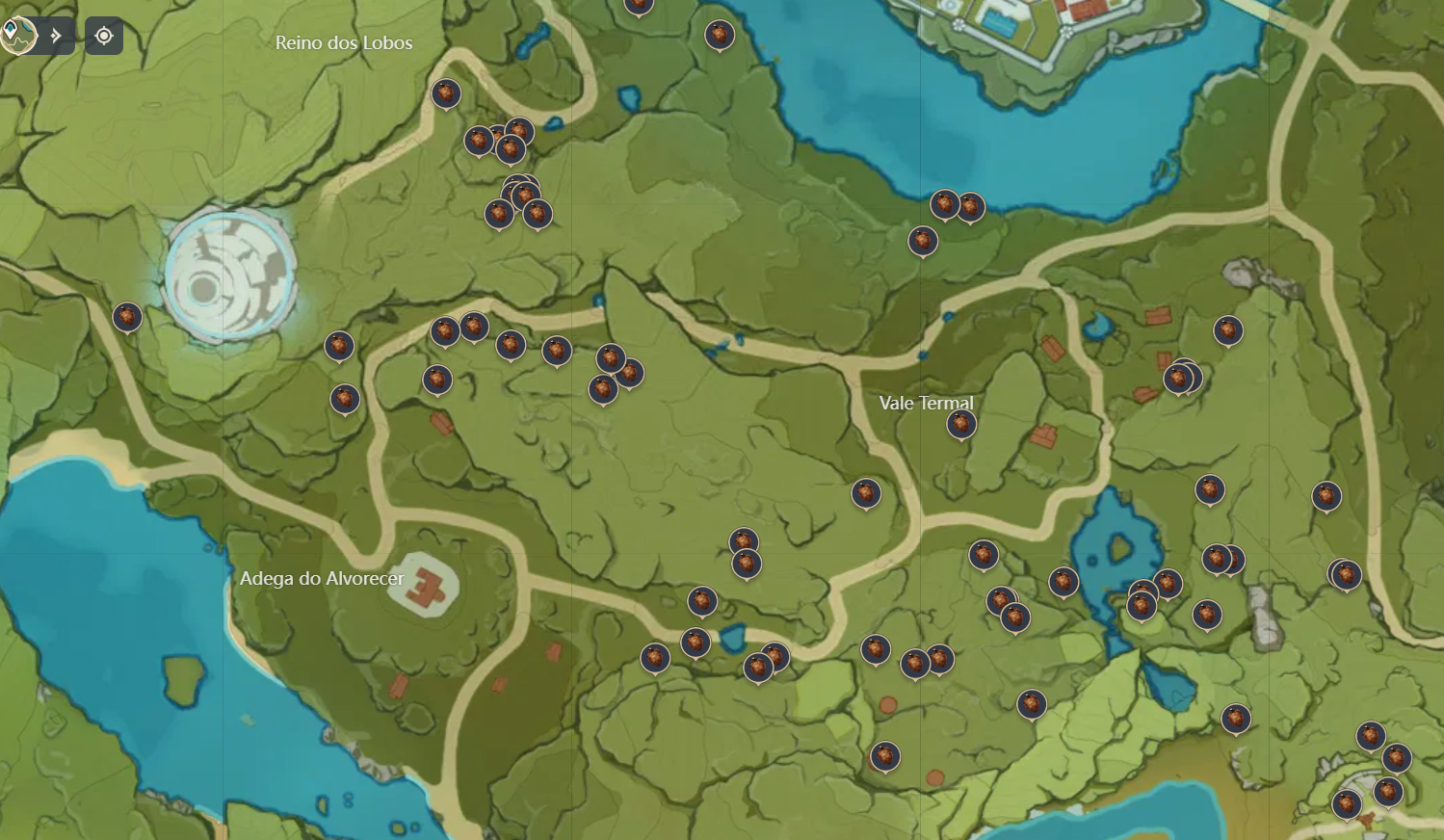
Task: Expand the sidebar with the chevron arrow
Action: pyautogui.click(x=56, y=35)
